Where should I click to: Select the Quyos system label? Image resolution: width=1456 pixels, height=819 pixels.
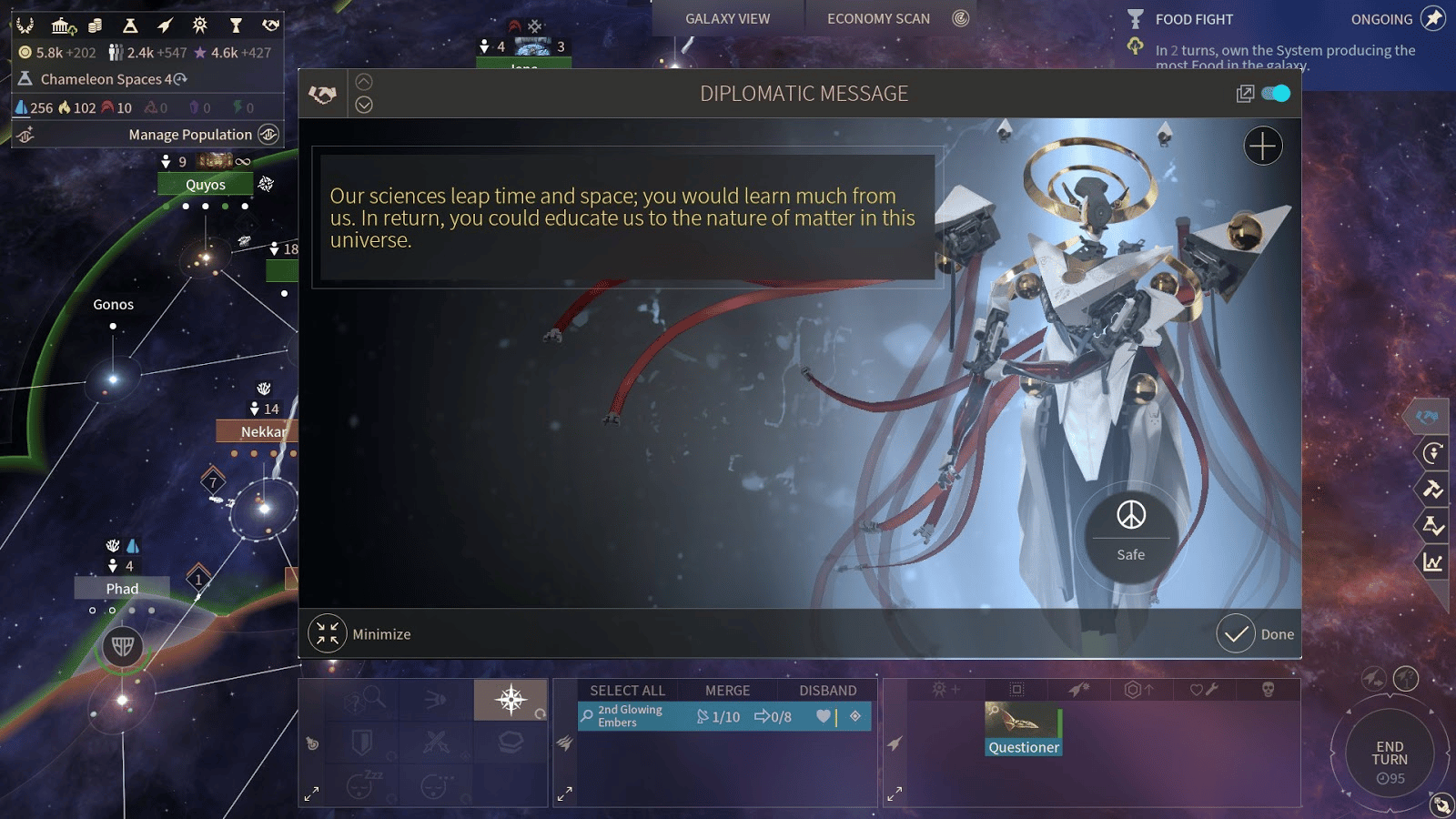206,185
